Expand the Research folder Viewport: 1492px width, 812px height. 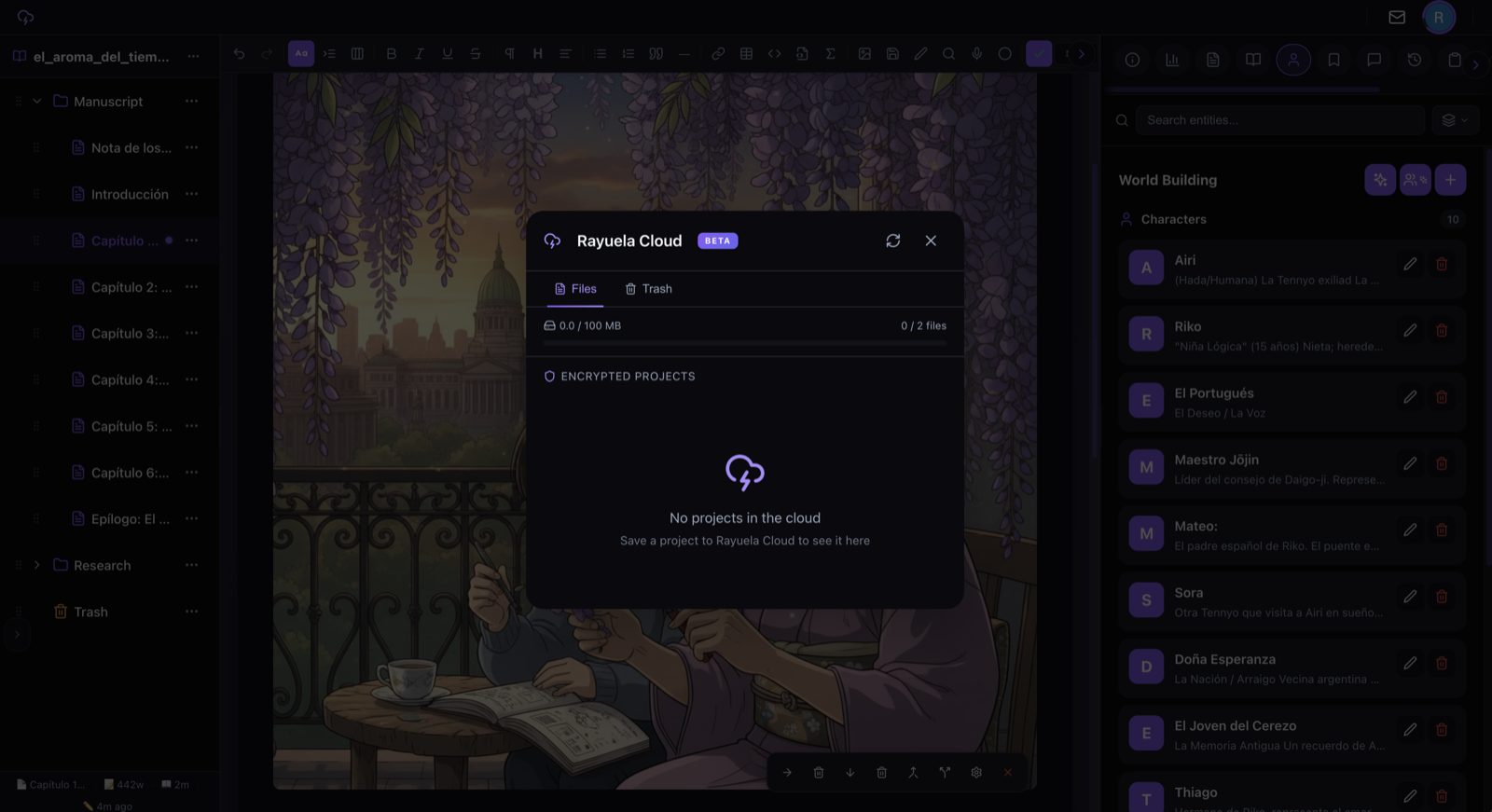[x=37, y=565]
